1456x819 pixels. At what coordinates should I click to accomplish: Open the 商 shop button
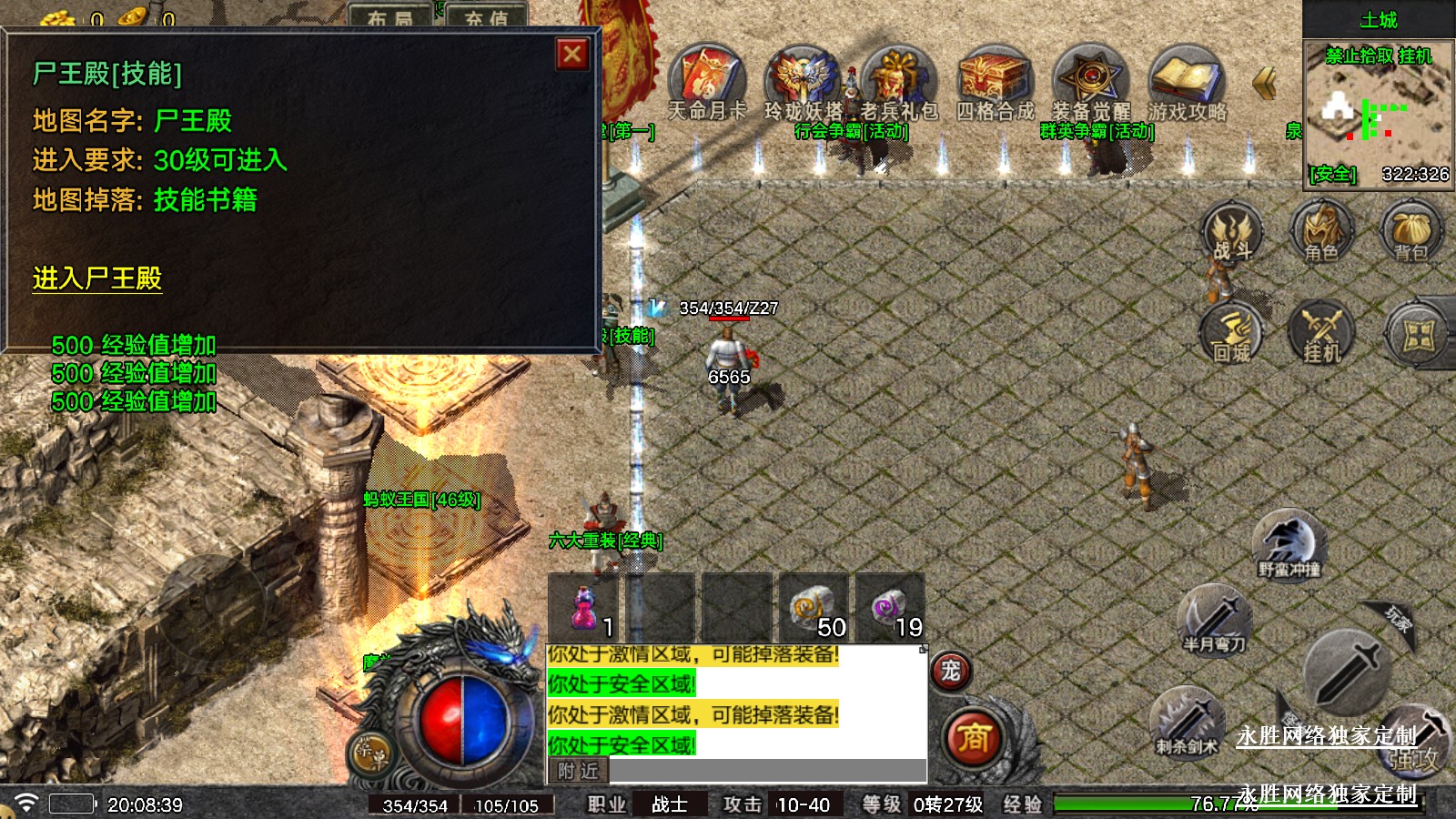(x=973, y=737)
